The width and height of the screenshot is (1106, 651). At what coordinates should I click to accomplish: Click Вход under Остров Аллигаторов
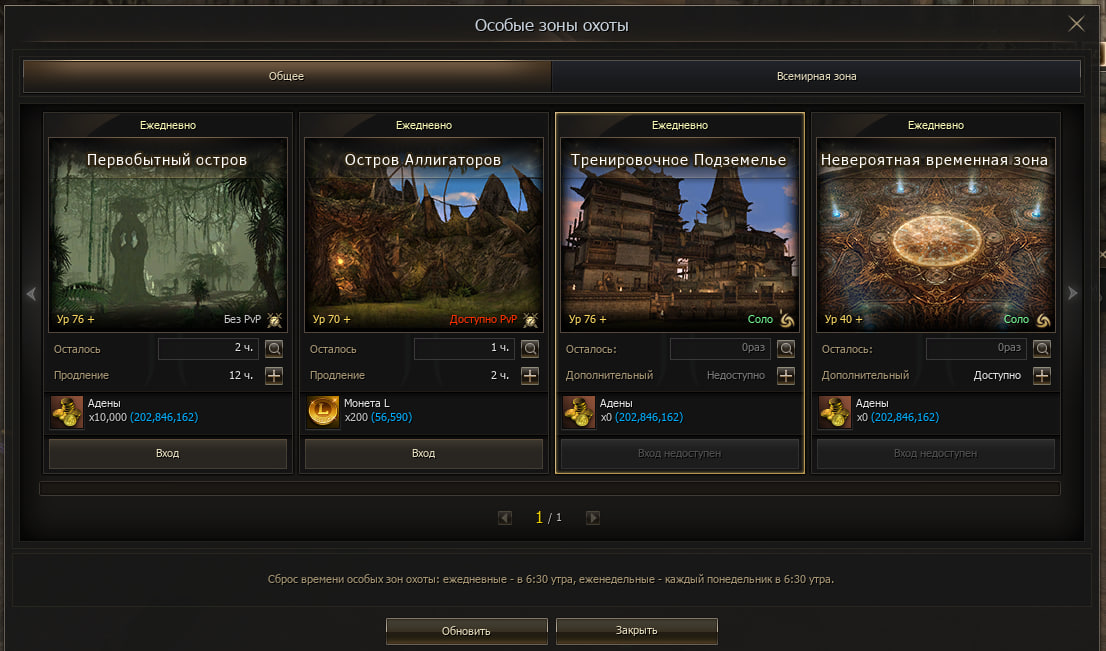[424, 453]
